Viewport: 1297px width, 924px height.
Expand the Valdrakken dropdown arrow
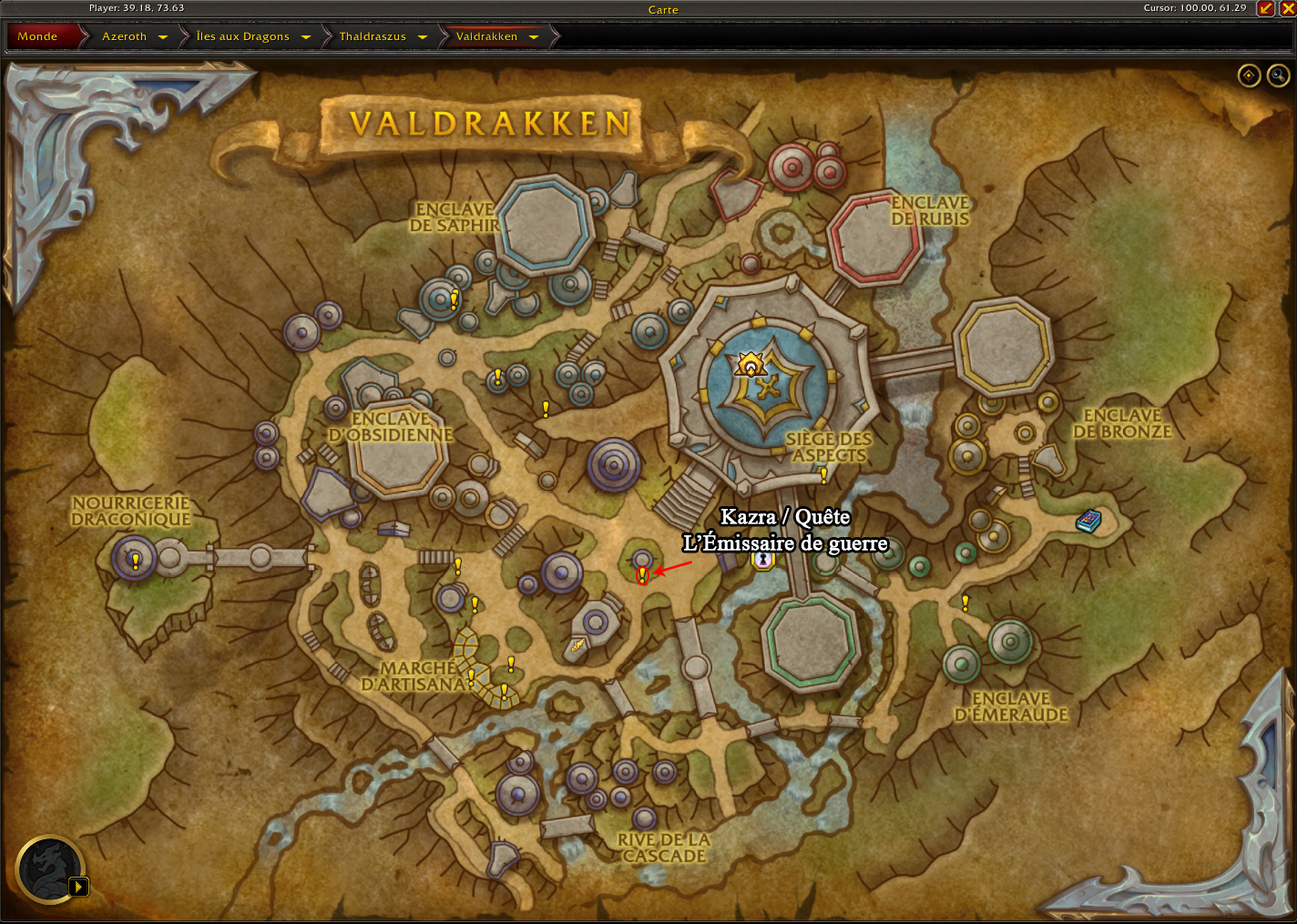(534, 37)
